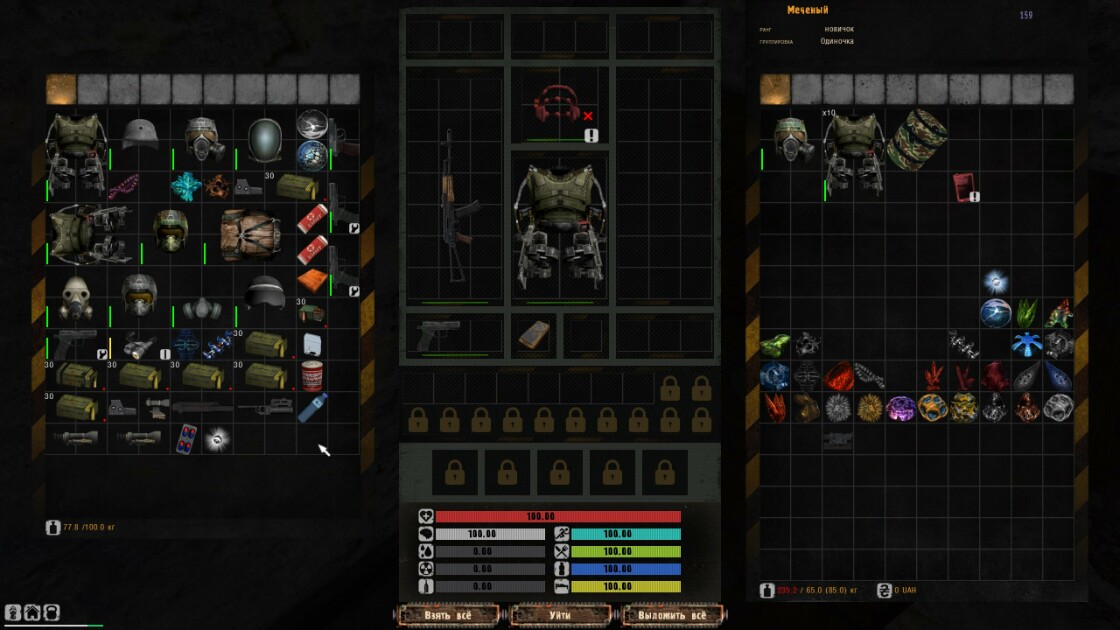Select the canned food tin

coord(312,375)
